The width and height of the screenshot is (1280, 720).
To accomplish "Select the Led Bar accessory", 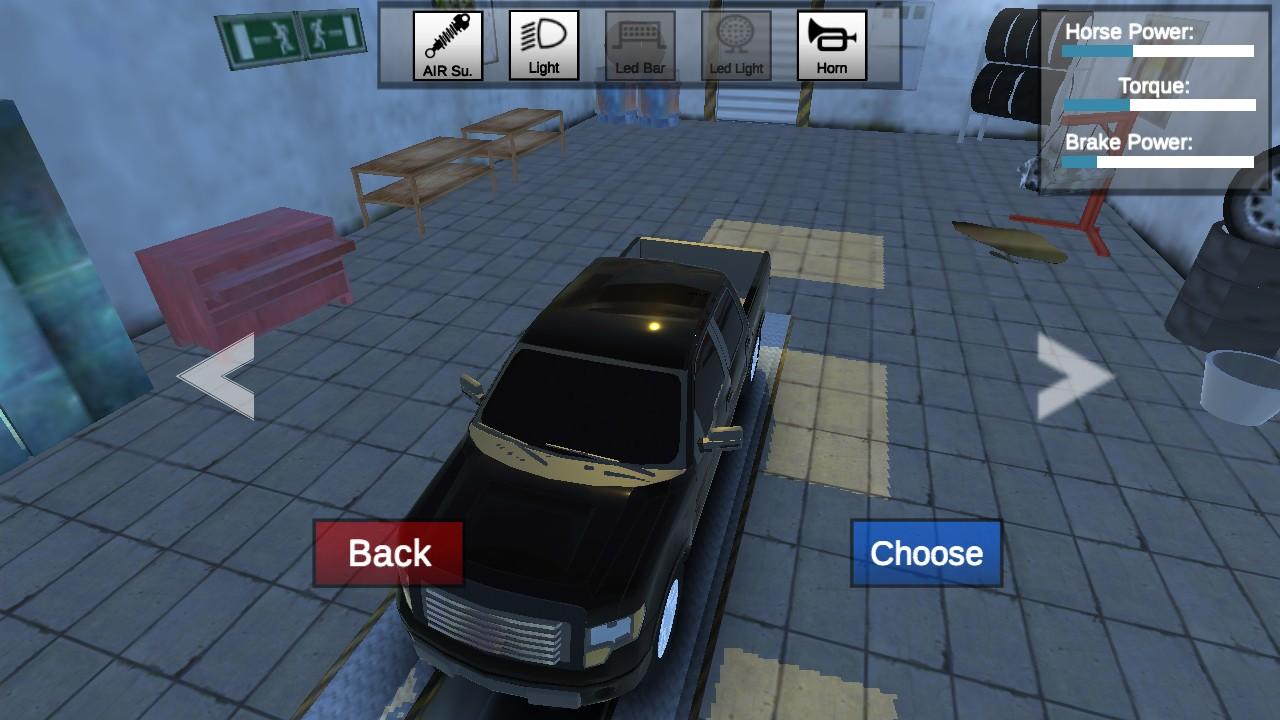I will pos(640,46).
